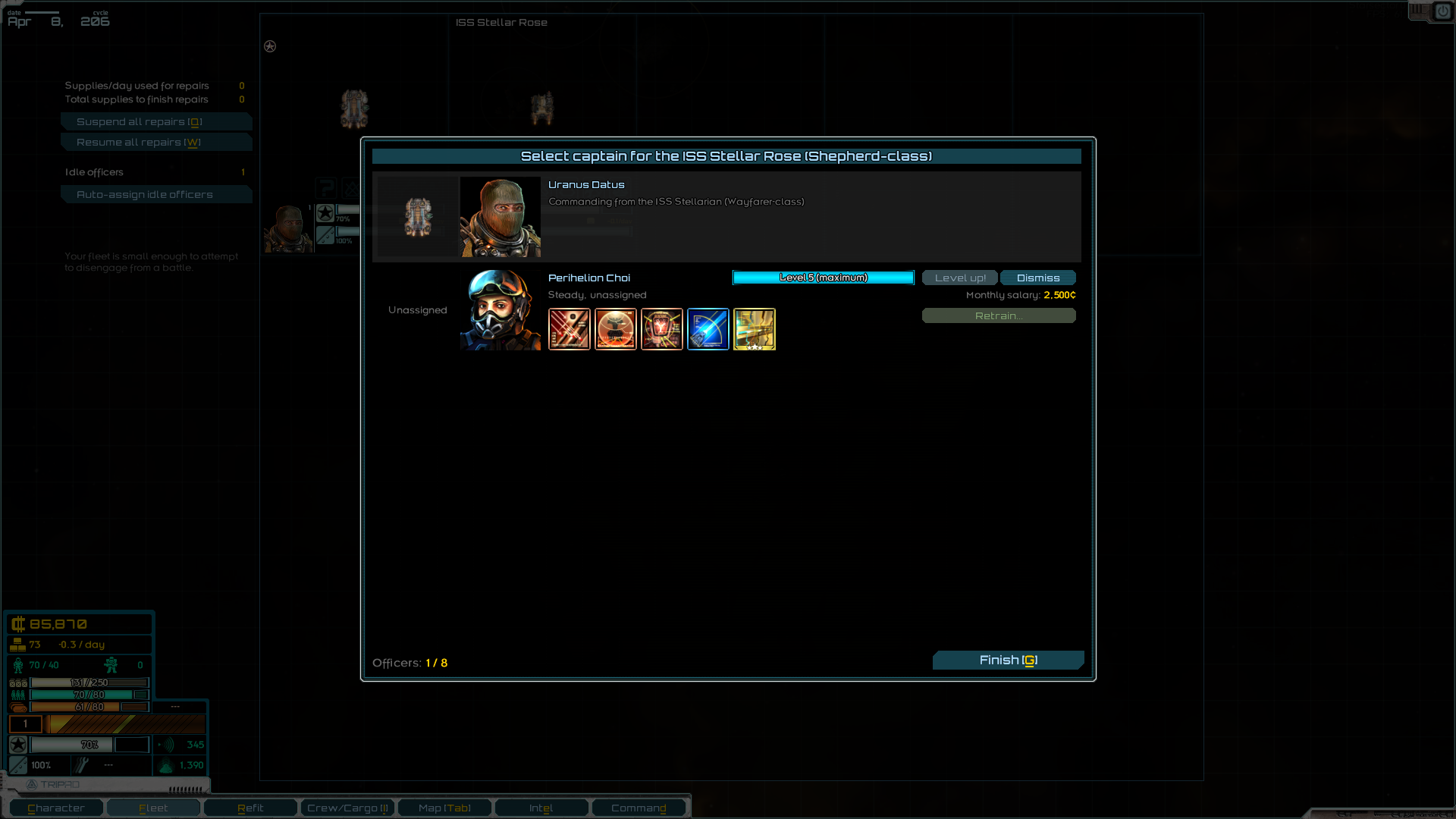Open the reactor overload skill icon
The image size is (1456, 819).
[662, 329]
